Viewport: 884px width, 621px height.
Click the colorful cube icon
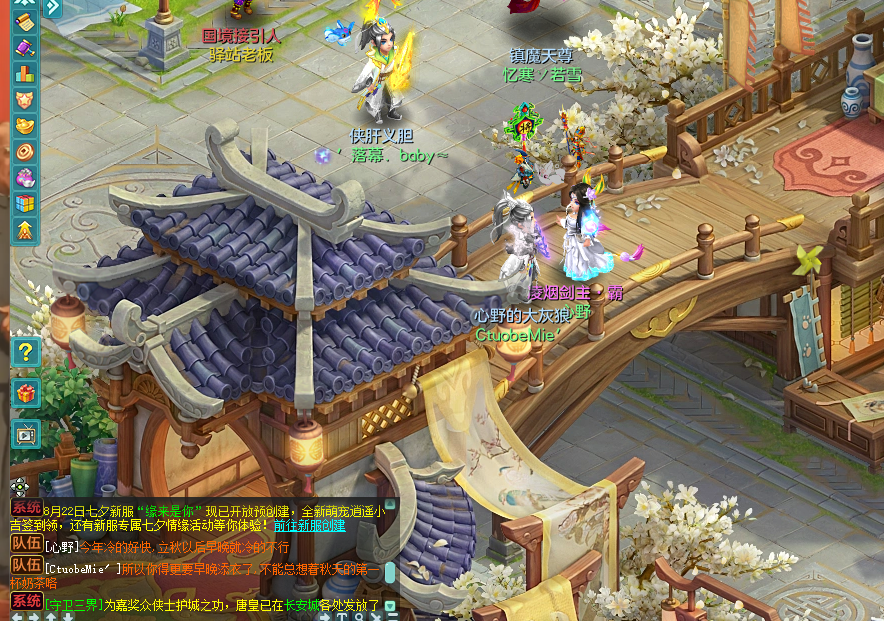click(24, 204)
